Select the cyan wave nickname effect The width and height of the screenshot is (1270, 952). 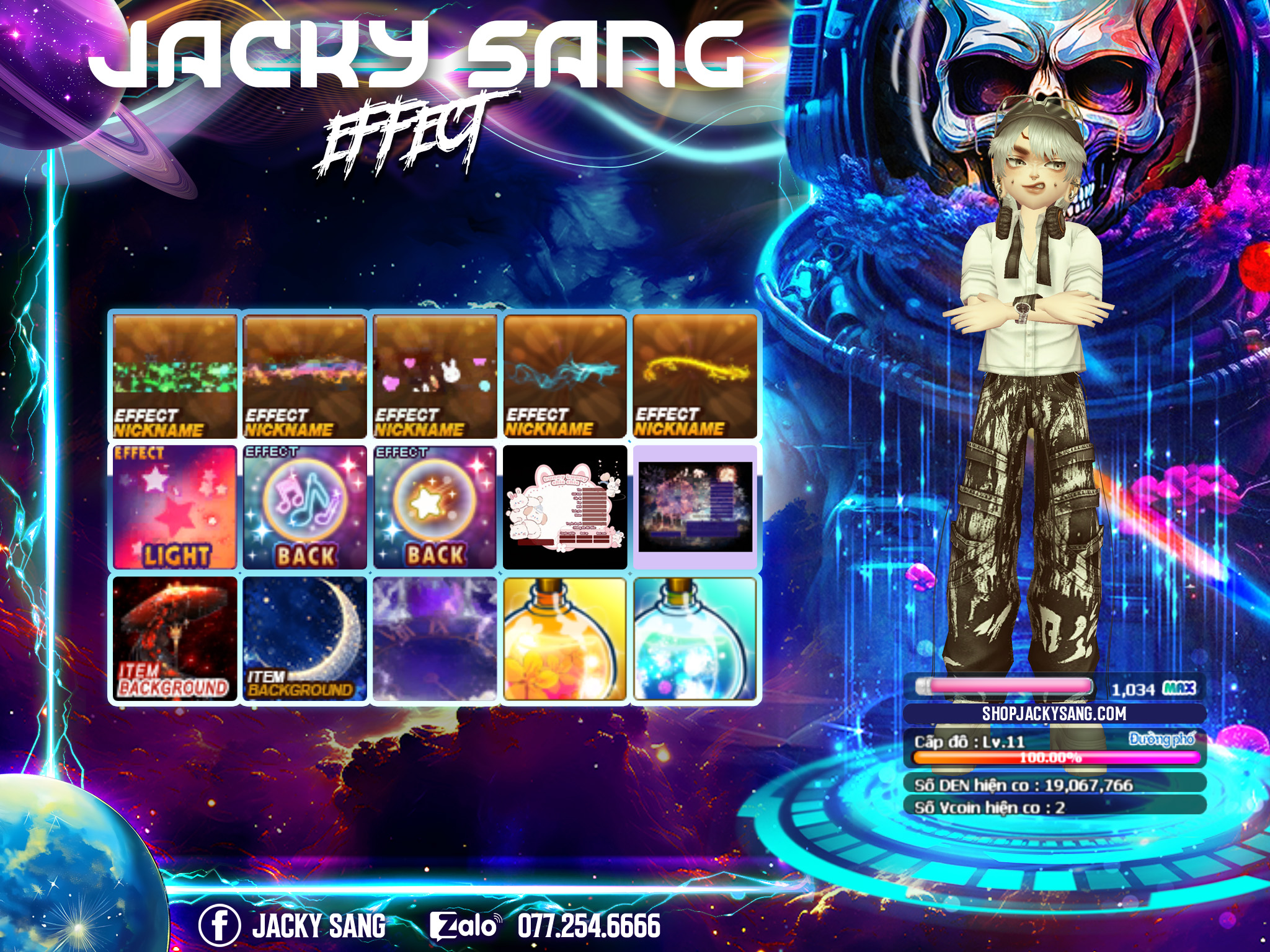[x=565, y=376]
